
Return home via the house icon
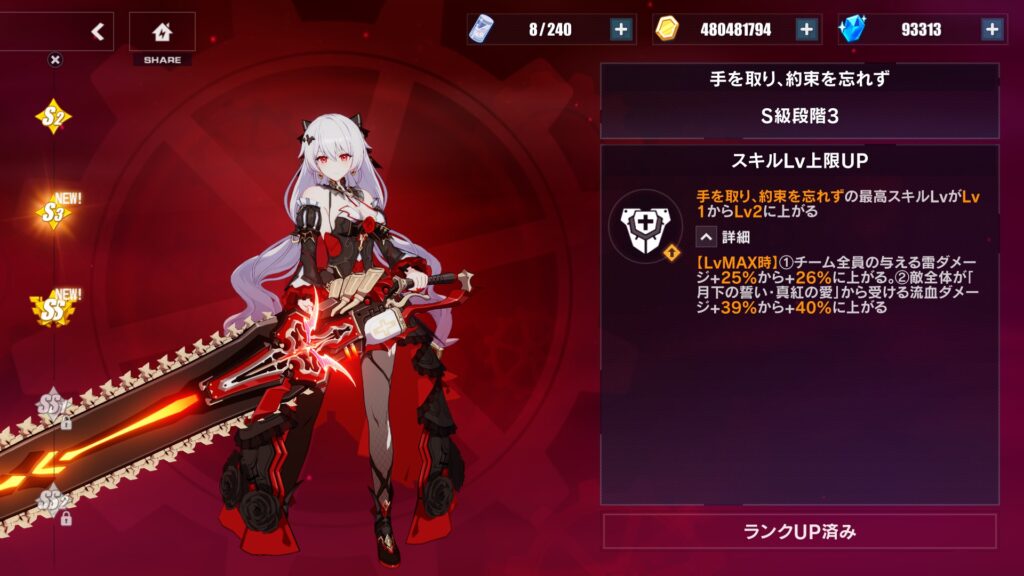point(162,31)
